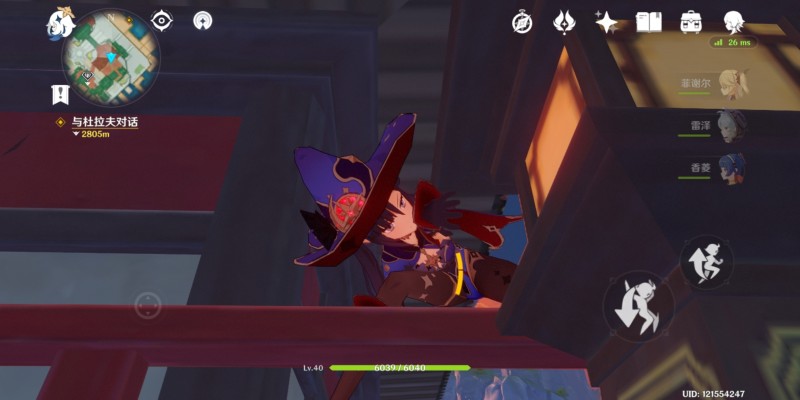Open the compass icon in the top bar
This screenshot has width=800, height=400.
(x=522, y=22)
